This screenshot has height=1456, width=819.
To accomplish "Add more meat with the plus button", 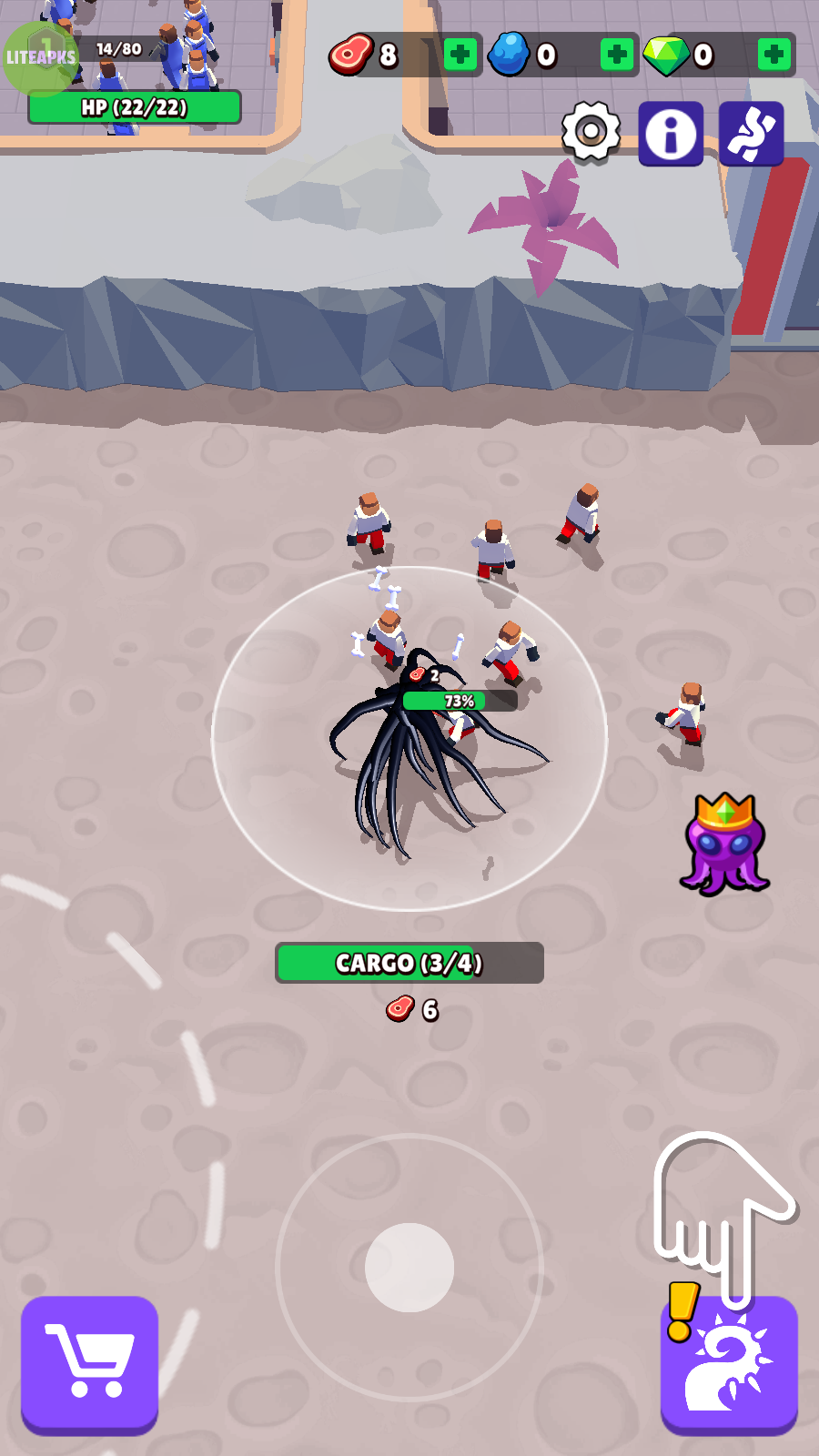I will click(460, 56).
